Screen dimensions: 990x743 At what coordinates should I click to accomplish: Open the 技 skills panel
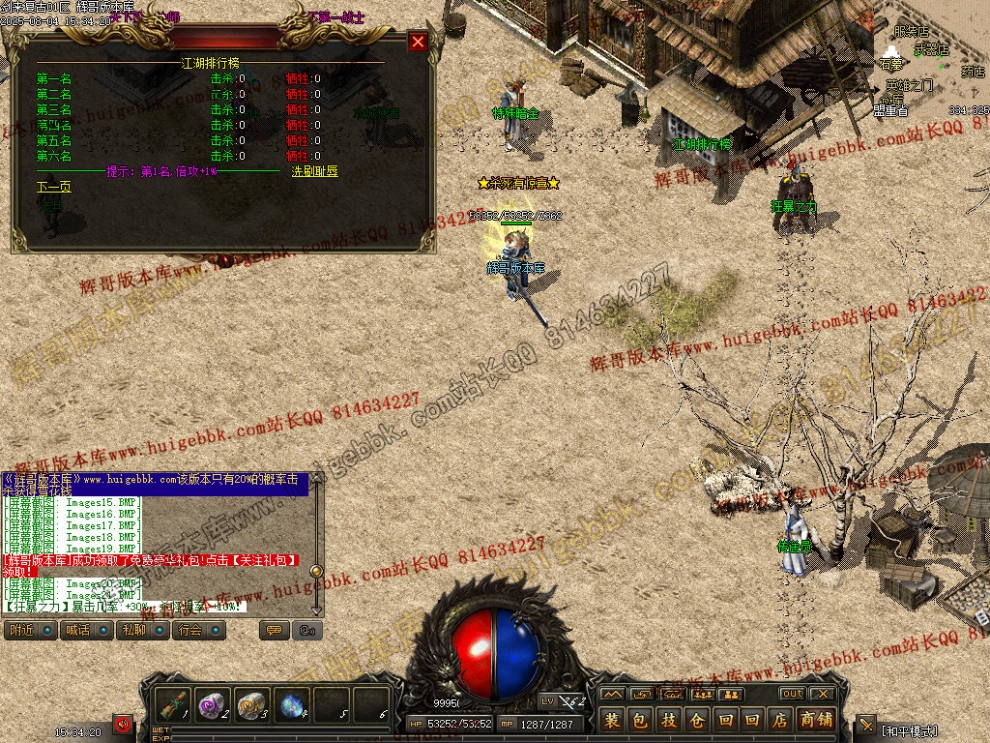[668, 719]
